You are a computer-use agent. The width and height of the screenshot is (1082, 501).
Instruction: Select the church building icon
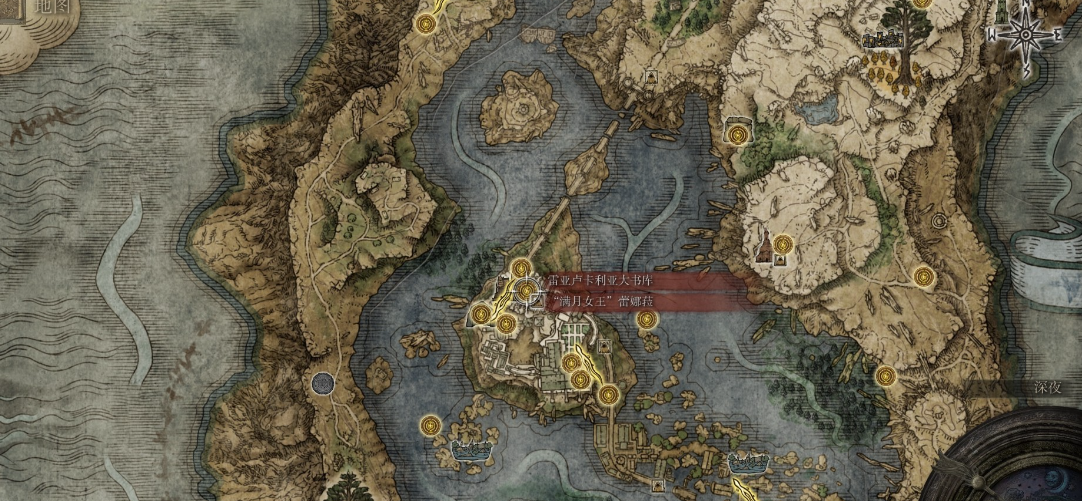pyautogui.click(x=765, y=246)
